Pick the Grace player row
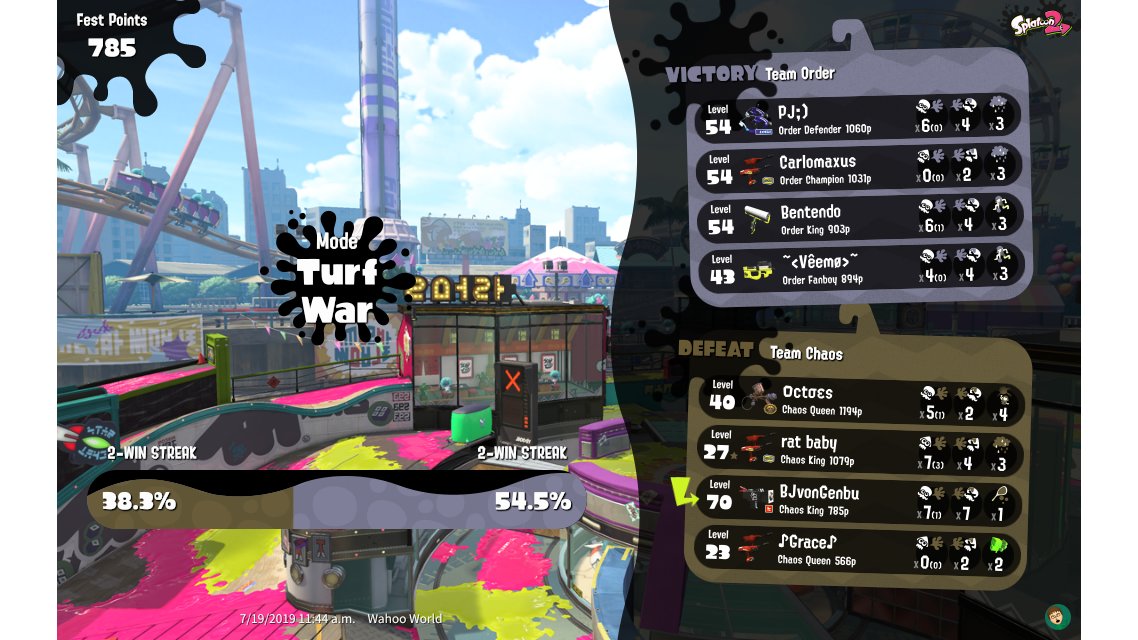 pyautogui.click(x=860, y=551)
